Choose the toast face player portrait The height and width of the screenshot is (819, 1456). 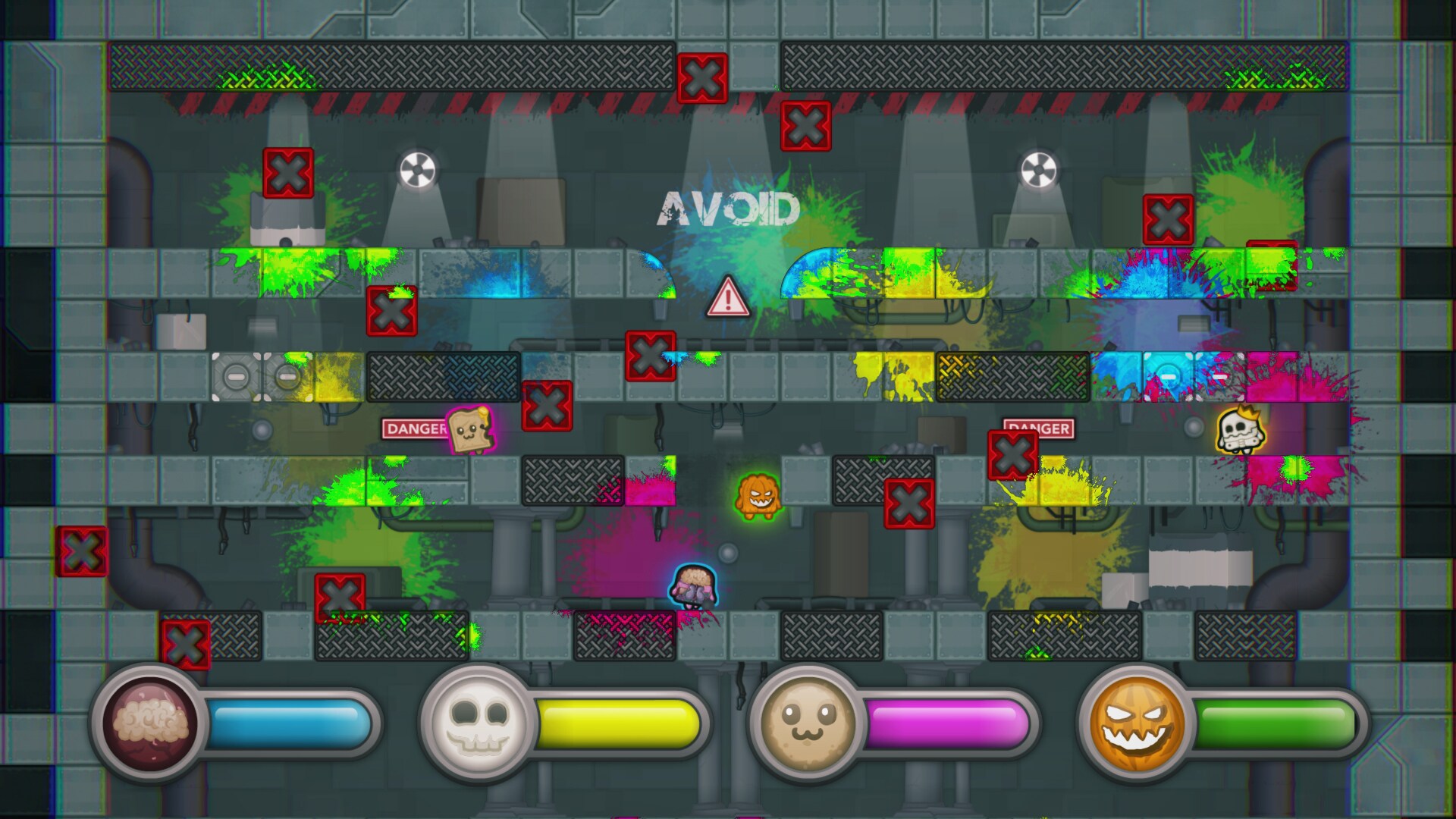(x=807, y=723)
